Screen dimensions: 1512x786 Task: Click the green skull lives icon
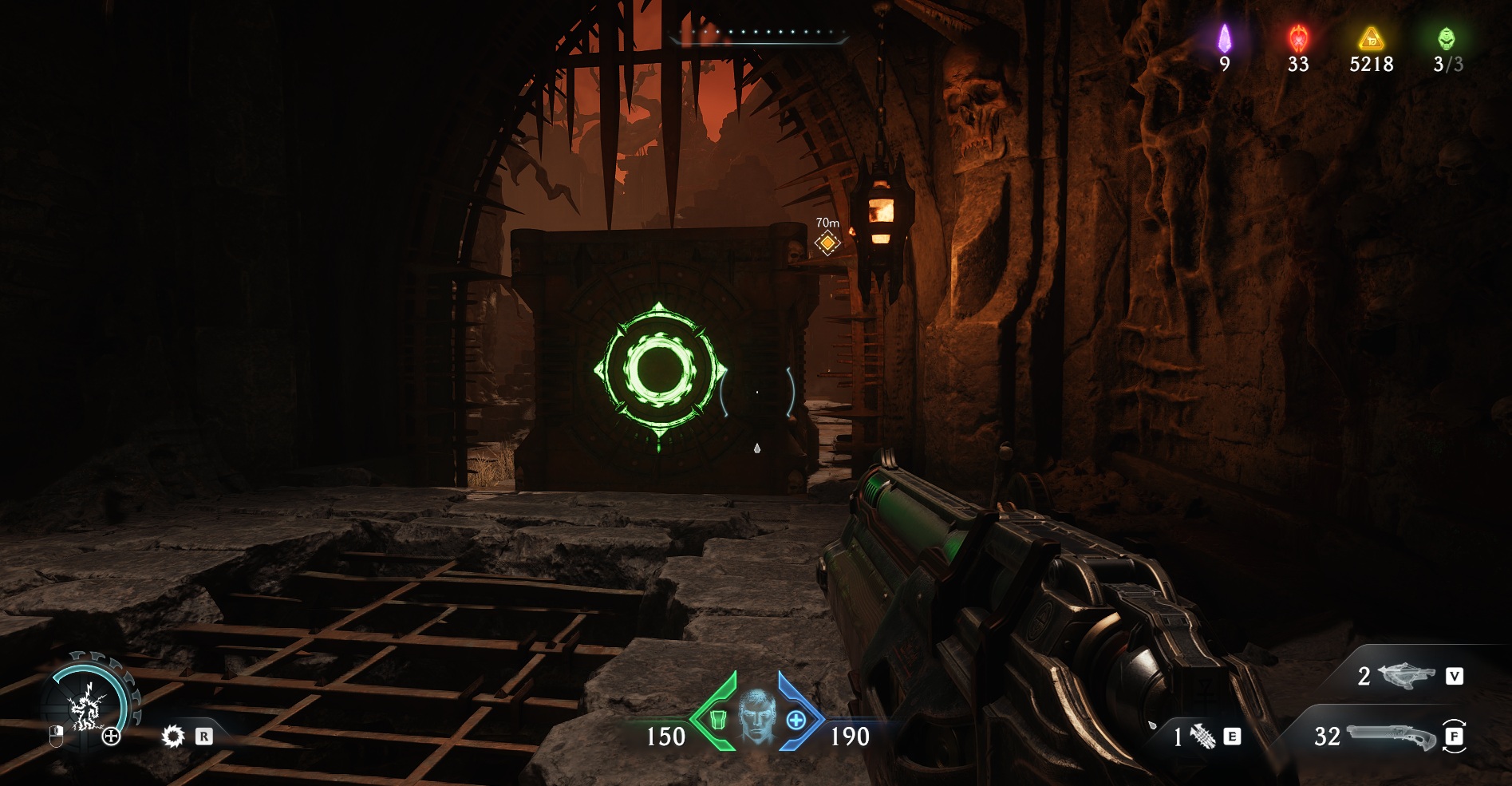point(1446,38)
